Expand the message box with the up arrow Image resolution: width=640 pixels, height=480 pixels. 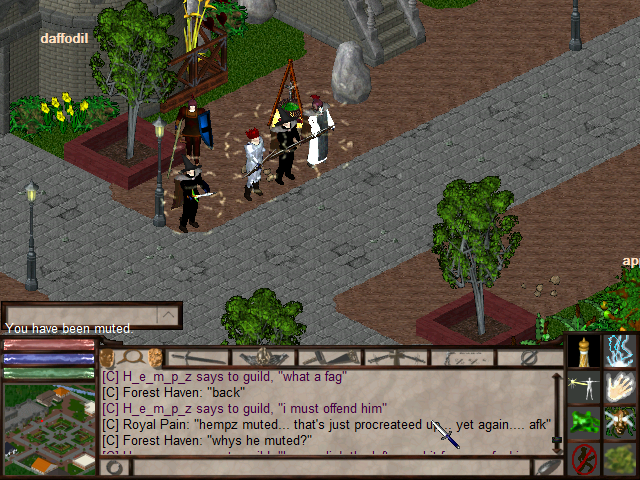pyautogui.click(x=169, y=315)
